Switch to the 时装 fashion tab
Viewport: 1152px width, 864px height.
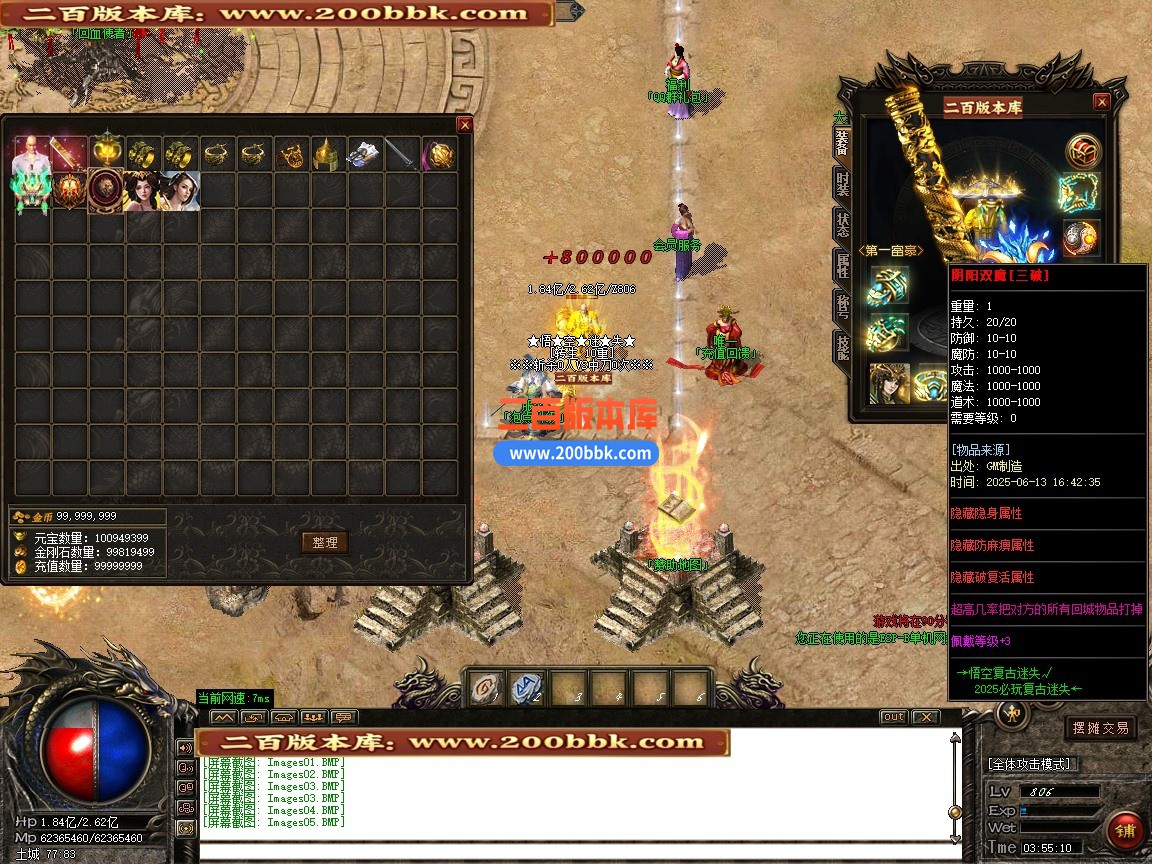click(x=843, y=186)
